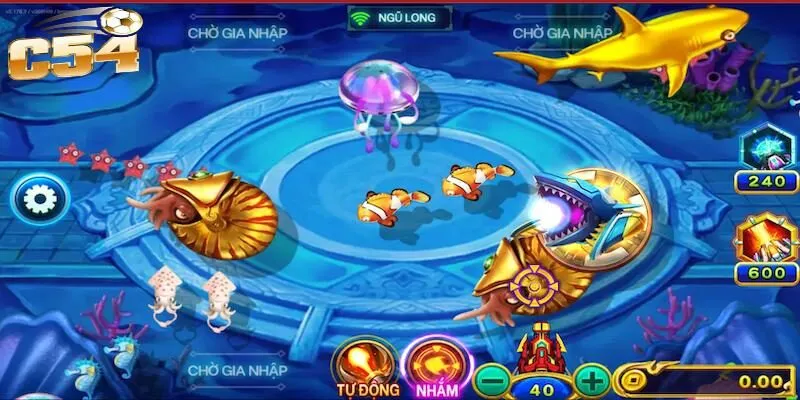Viewport: 800px width, 400px height.
Task: Activate the TỰ ĐỘNG auto-fire button
Action: (x=364, y=366)
